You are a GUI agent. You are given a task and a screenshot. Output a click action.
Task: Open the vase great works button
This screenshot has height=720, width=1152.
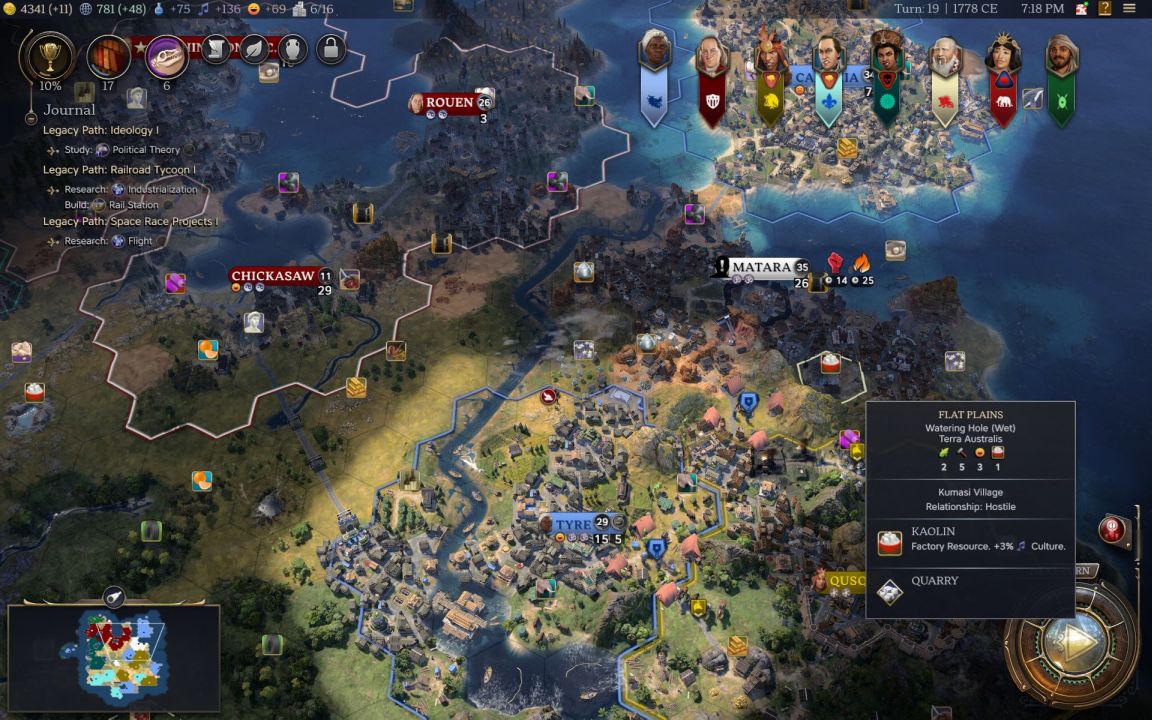coord(293,48)
